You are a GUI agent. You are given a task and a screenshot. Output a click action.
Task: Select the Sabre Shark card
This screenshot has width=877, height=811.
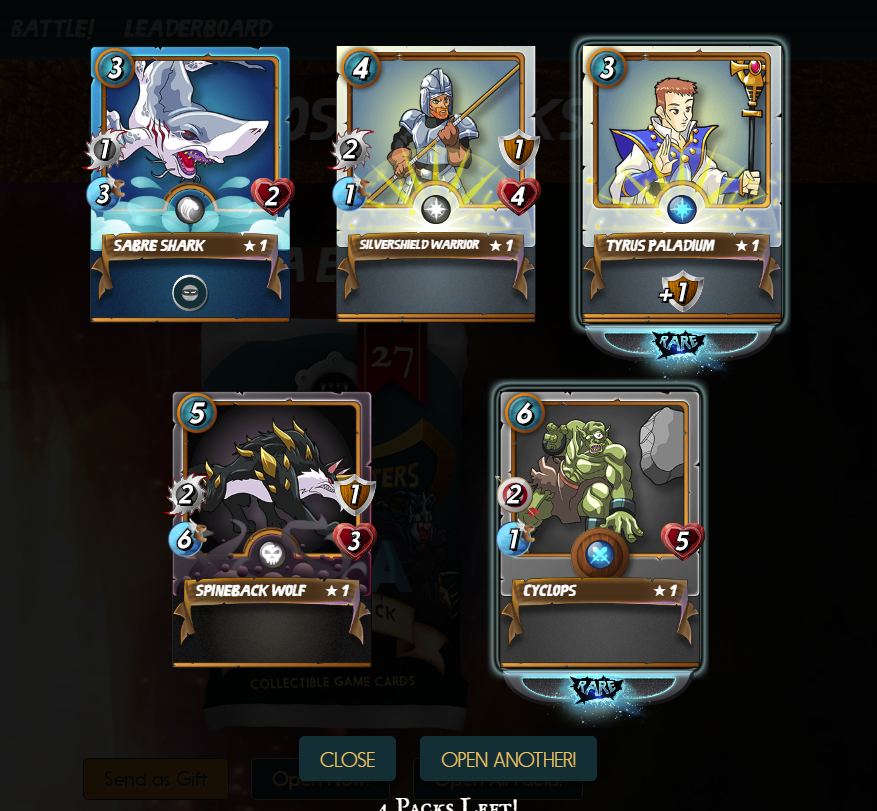coord(190,185)
